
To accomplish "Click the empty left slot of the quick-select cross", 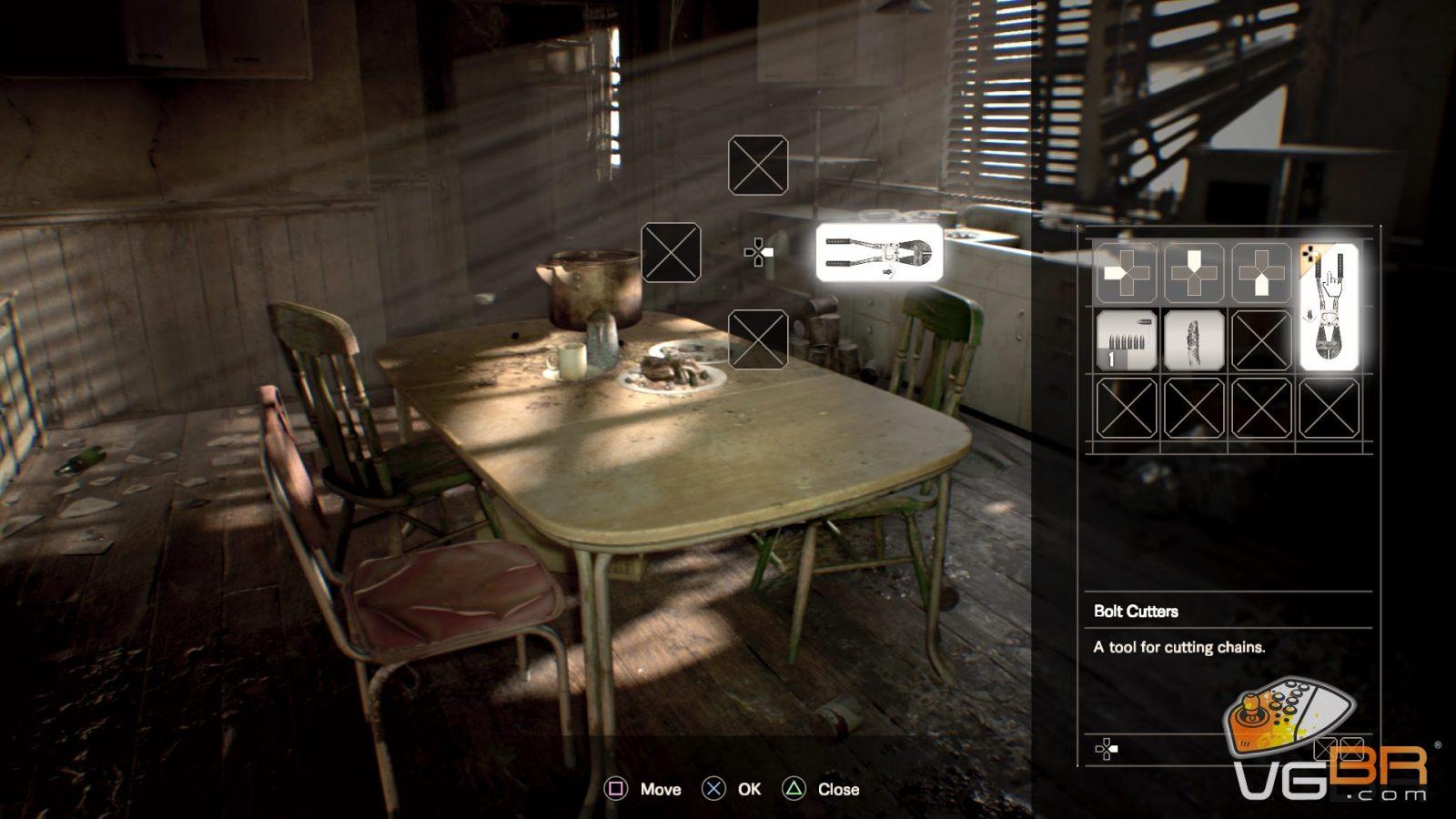I will (672, 252).
